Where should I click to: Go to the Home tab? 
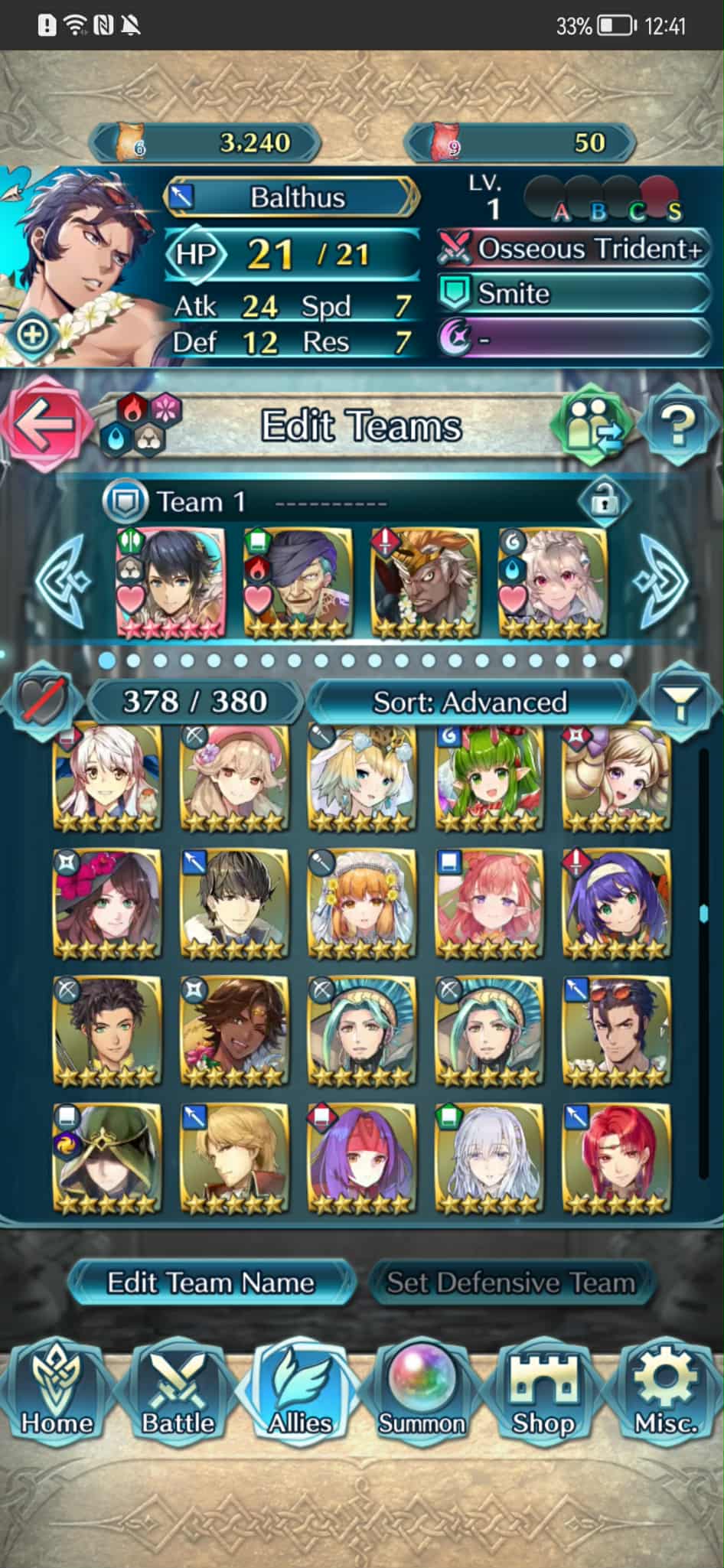[57, 1394]
